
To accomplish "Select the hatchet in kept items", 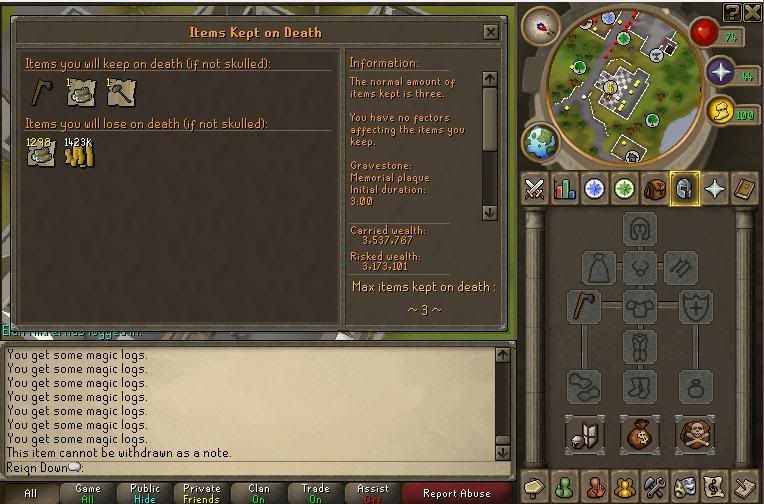I will (41, 92).
